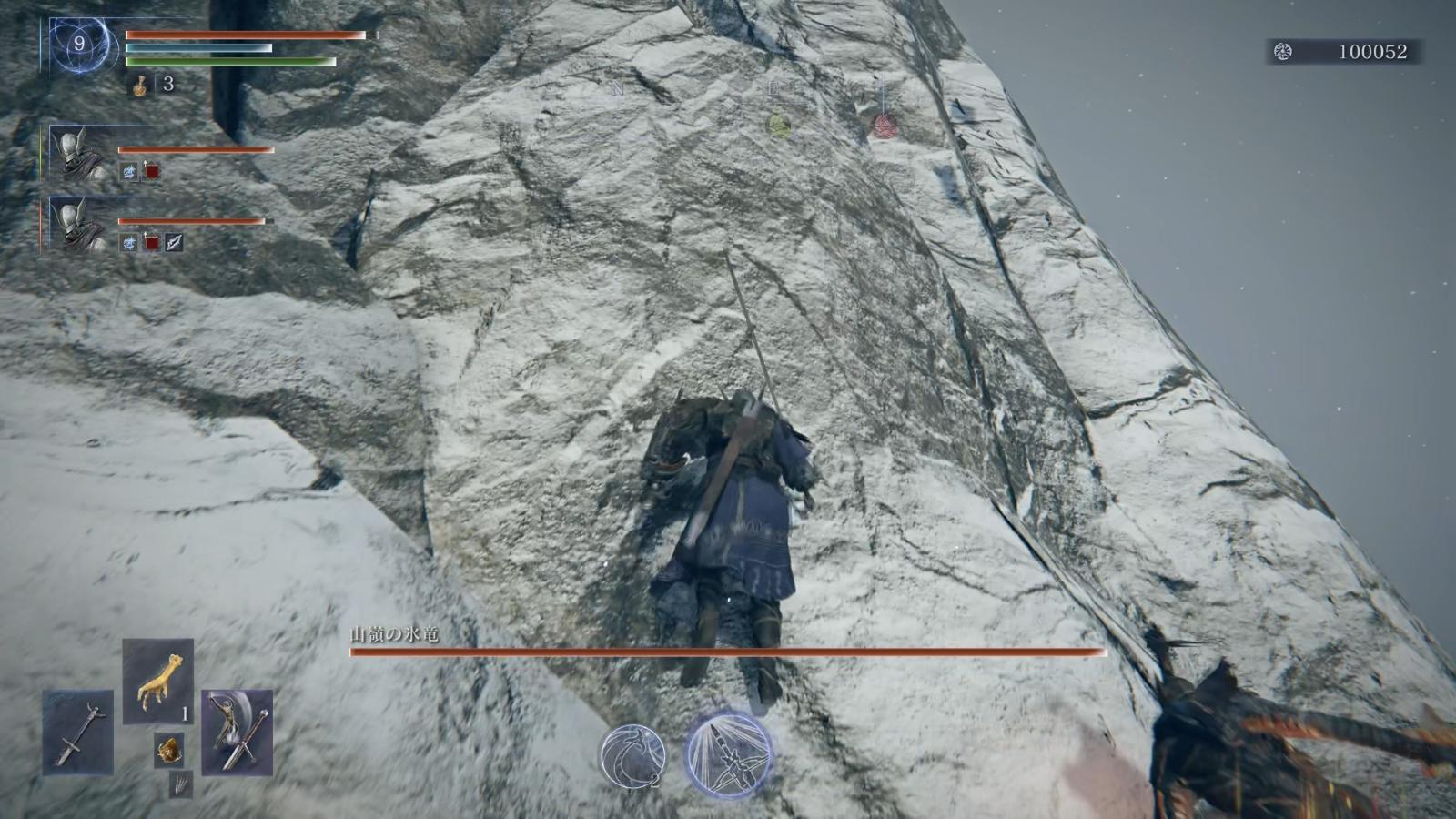Viewport: 1456px width, 819px height.
Task: Select the right-hand sword skill slot
Action: [x=237, y=733]
